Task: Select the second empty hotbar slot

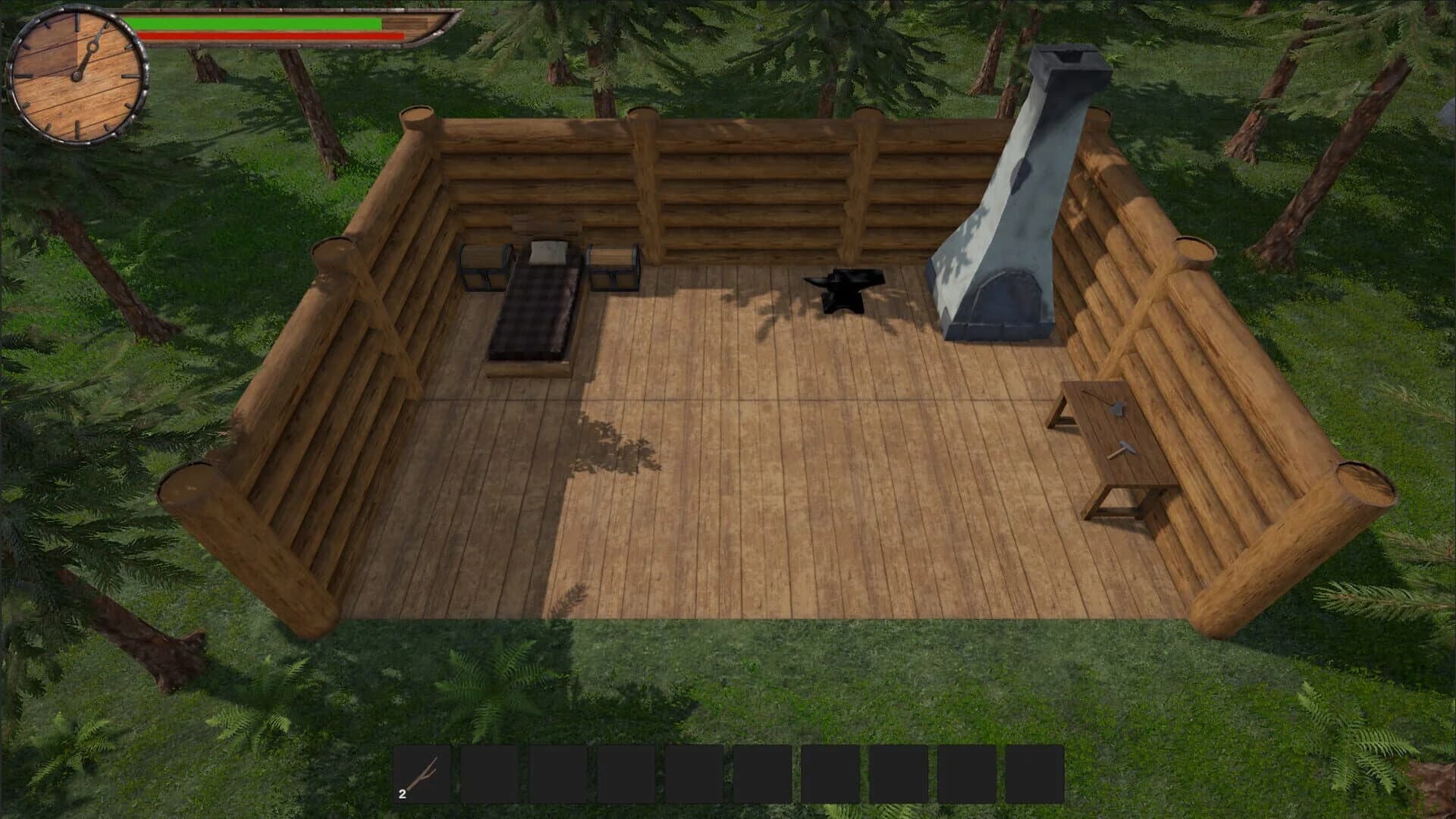Action: (488, 774)
